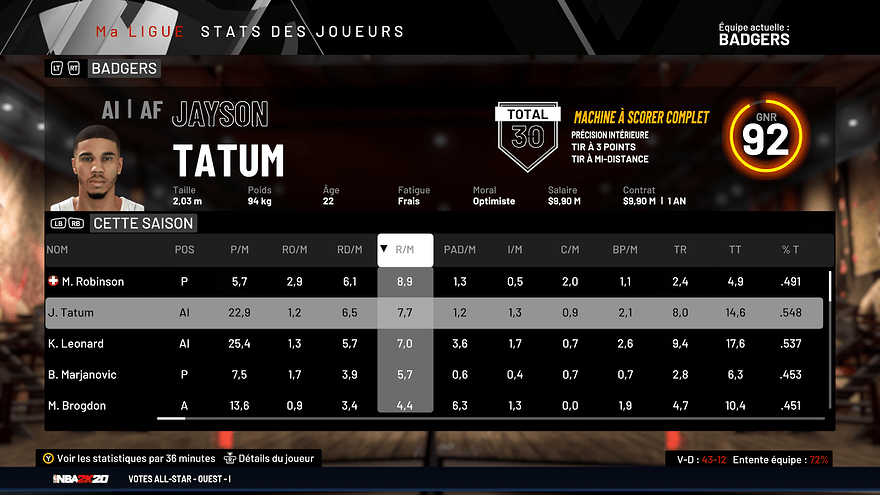Viewport: 880px width, 495px height.
Task: Sort by the PAD/M assists column
Action: 459,250
